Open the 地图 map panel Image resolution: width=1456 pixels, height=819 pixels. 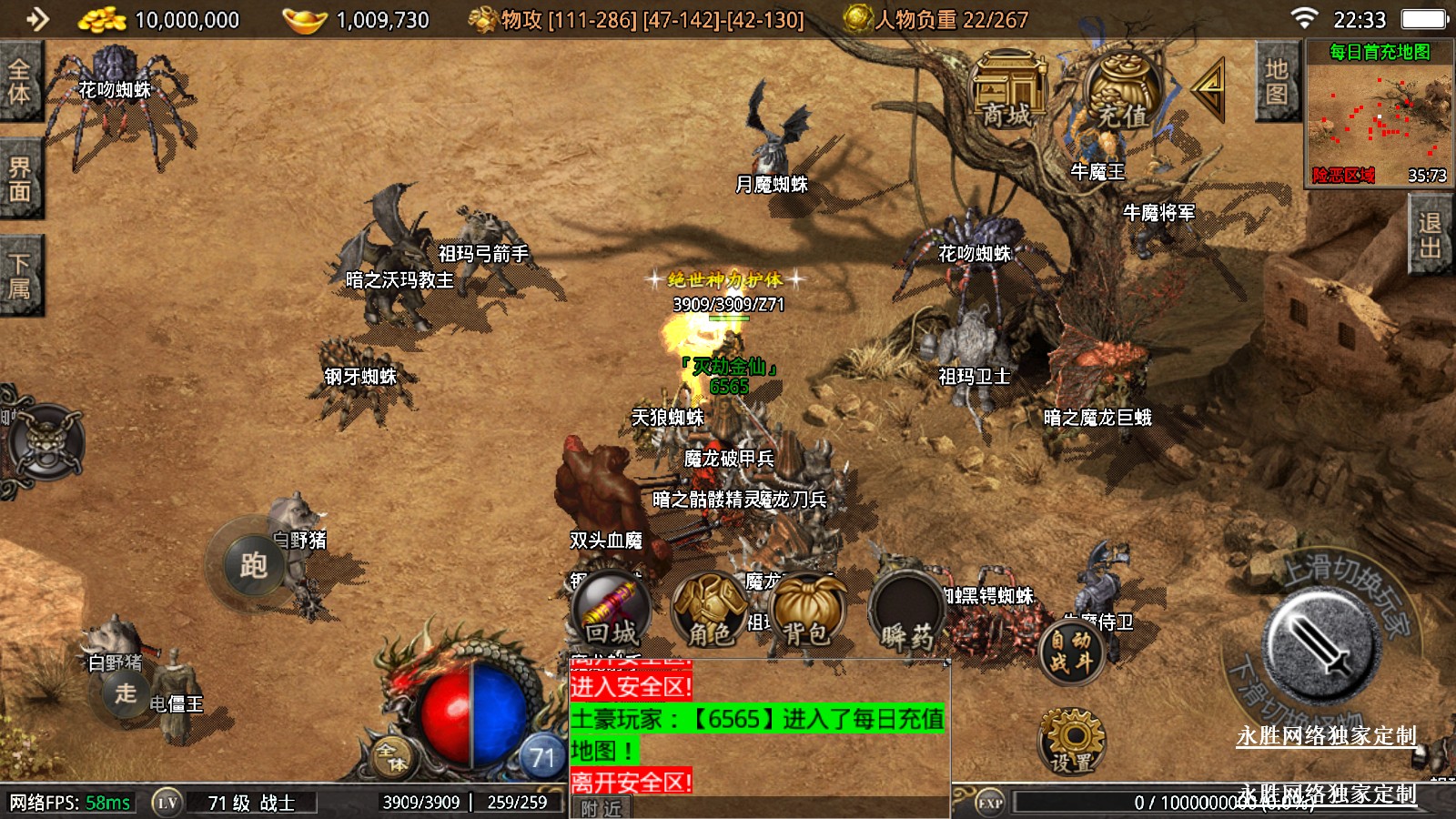[1276, 82]
